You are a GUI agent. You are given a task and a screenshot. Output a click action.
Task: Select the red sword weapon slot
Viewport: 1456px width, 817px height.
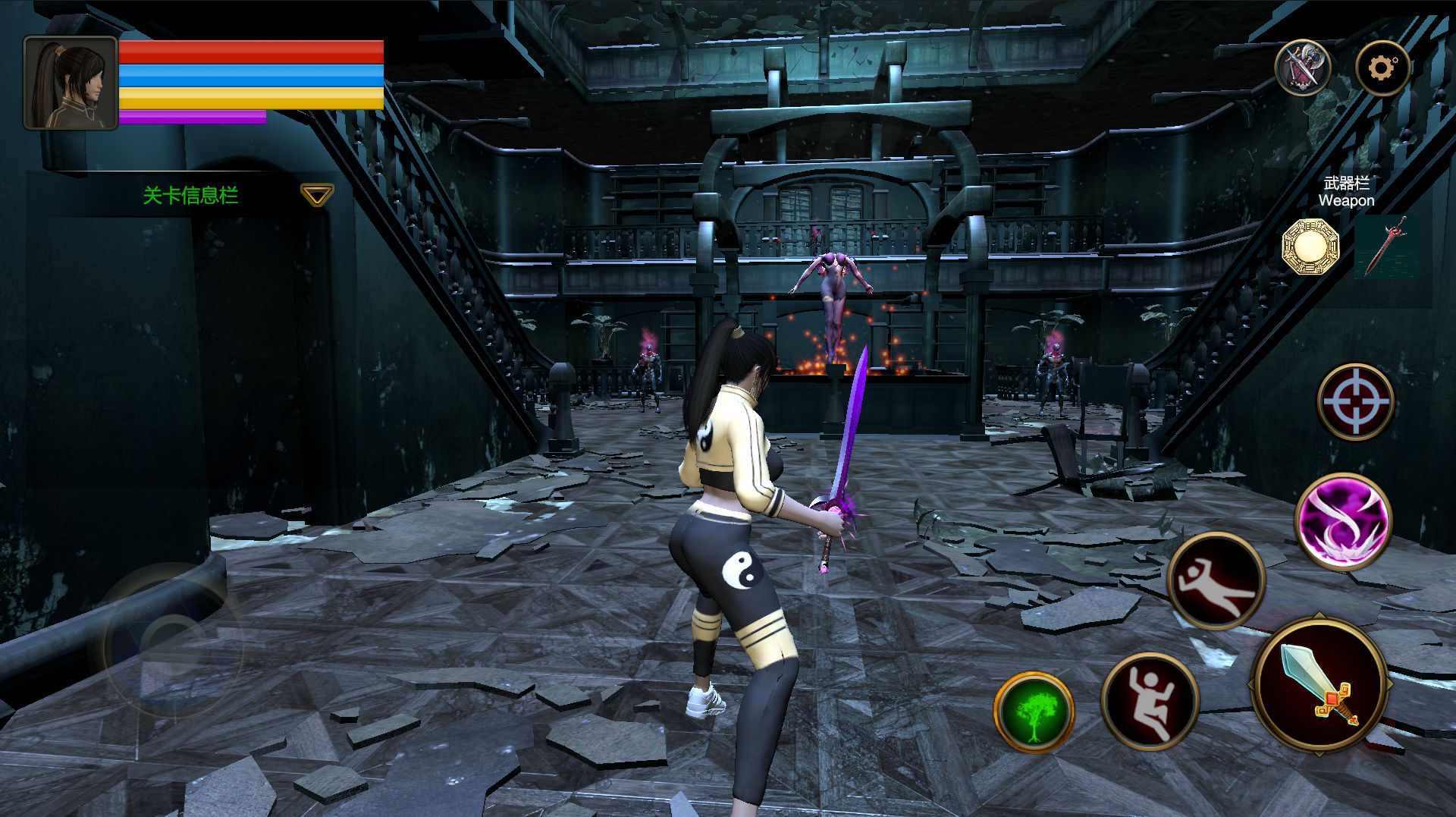point(1385,246)
